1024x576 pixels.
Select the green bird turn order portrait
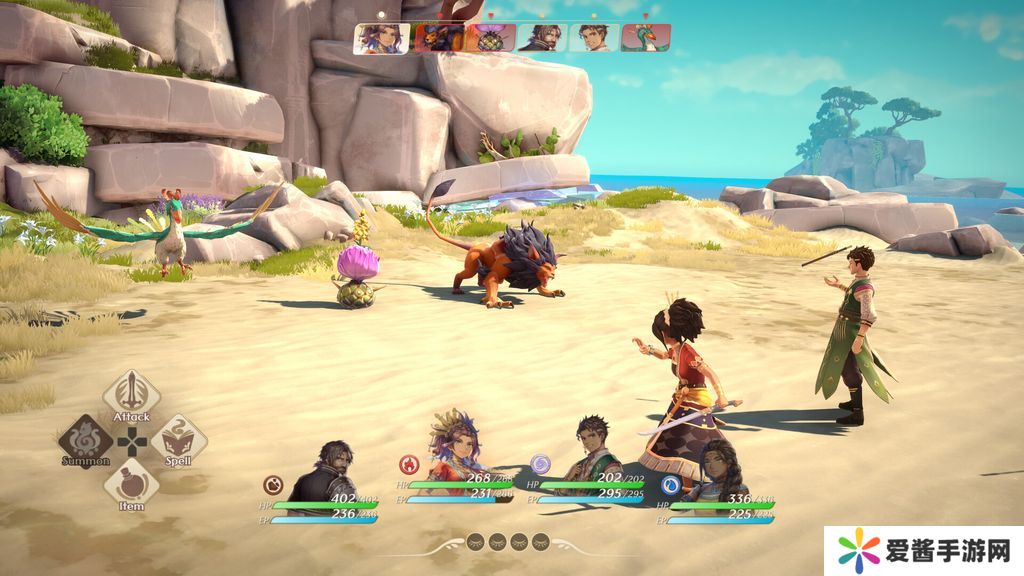[x=646, y=38]
